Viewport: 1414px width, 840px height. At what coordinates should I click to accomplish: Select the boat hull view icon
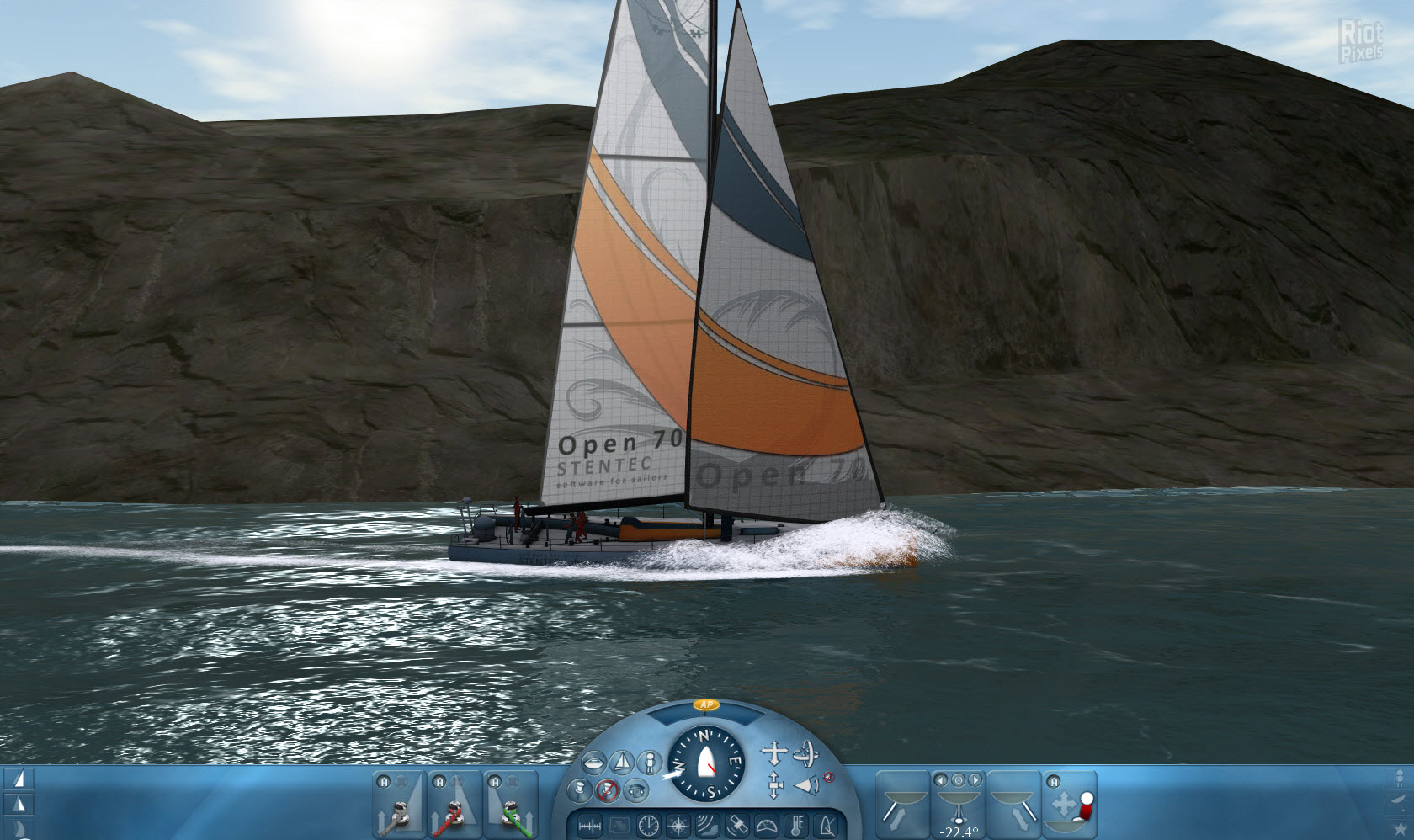593,763
